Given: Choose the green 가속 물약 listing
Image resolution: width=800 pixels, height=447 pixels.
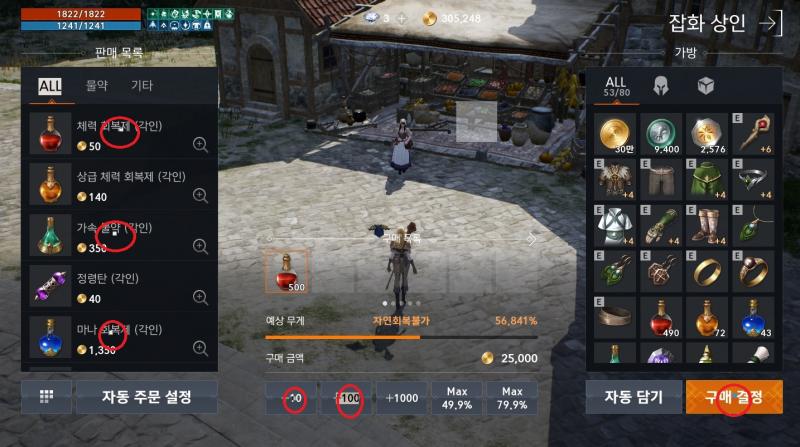Looking at the screenshot, I should [120, 237].
